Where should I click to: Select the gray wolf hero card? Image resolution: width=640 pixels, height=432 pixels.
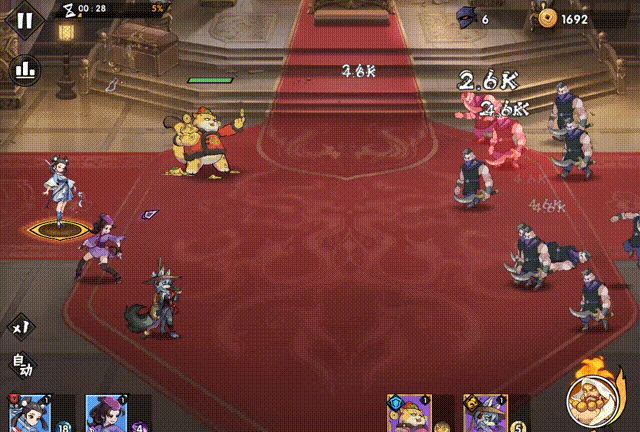click(486, 413)
